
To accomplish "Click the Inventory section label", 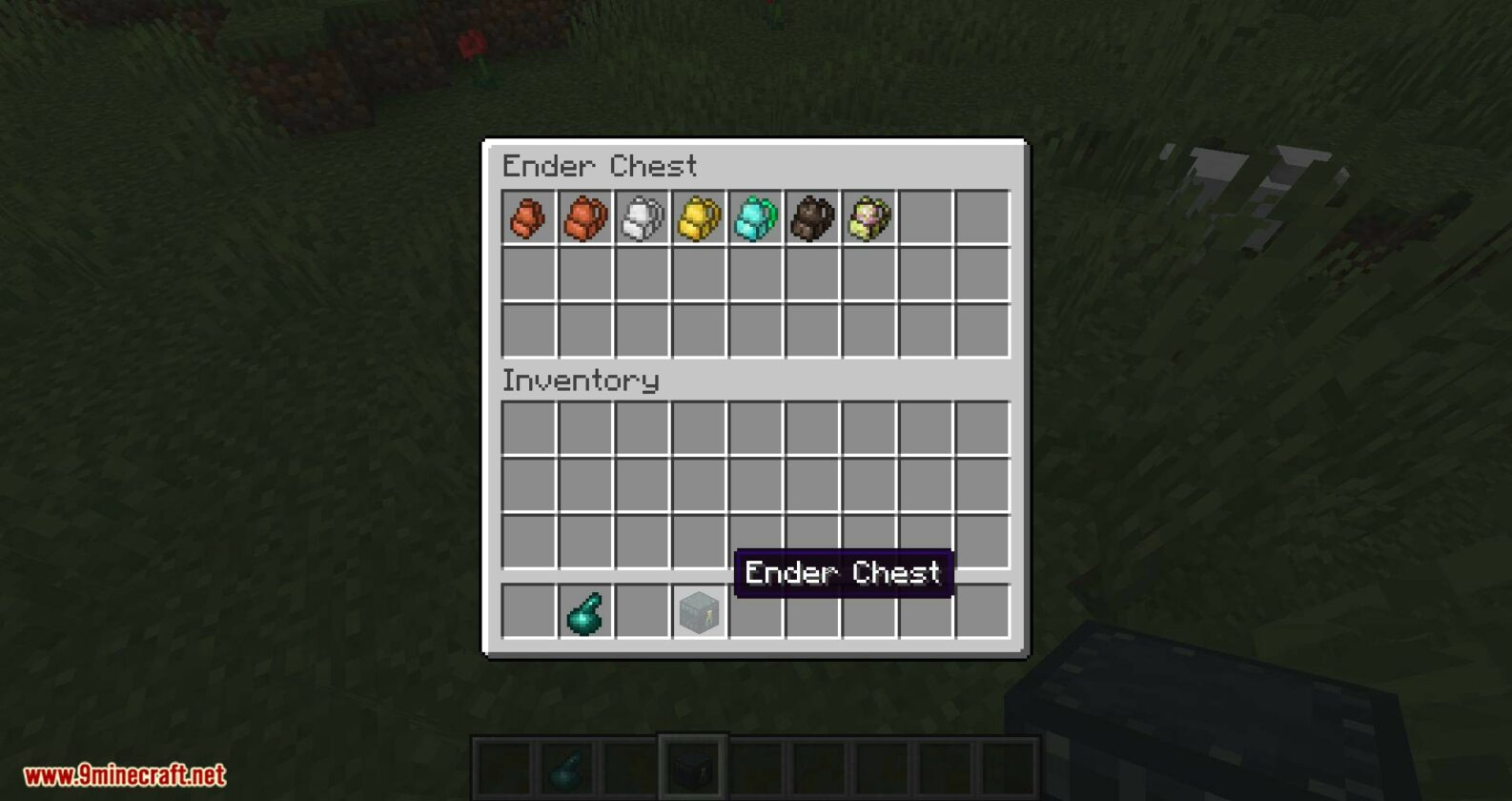I will [x=582, y=380].
